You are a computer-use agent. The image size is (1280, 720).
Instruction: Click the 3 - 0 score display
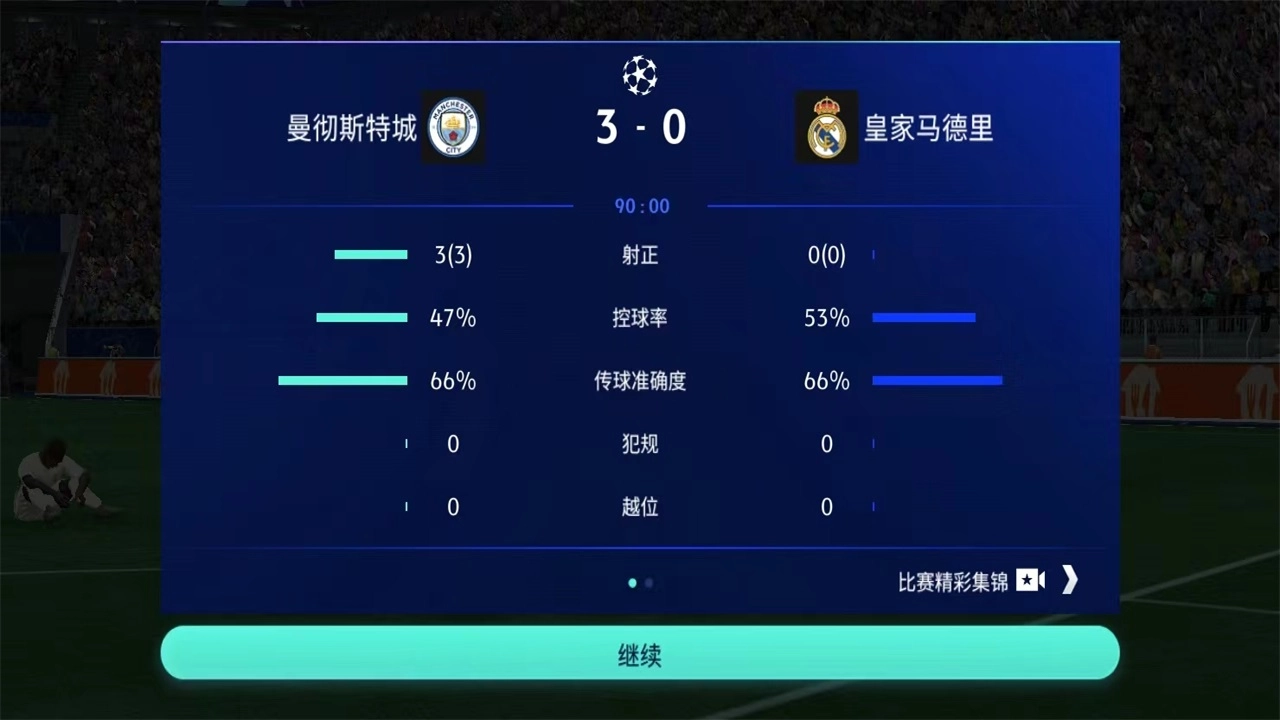[x=640, y=126]
